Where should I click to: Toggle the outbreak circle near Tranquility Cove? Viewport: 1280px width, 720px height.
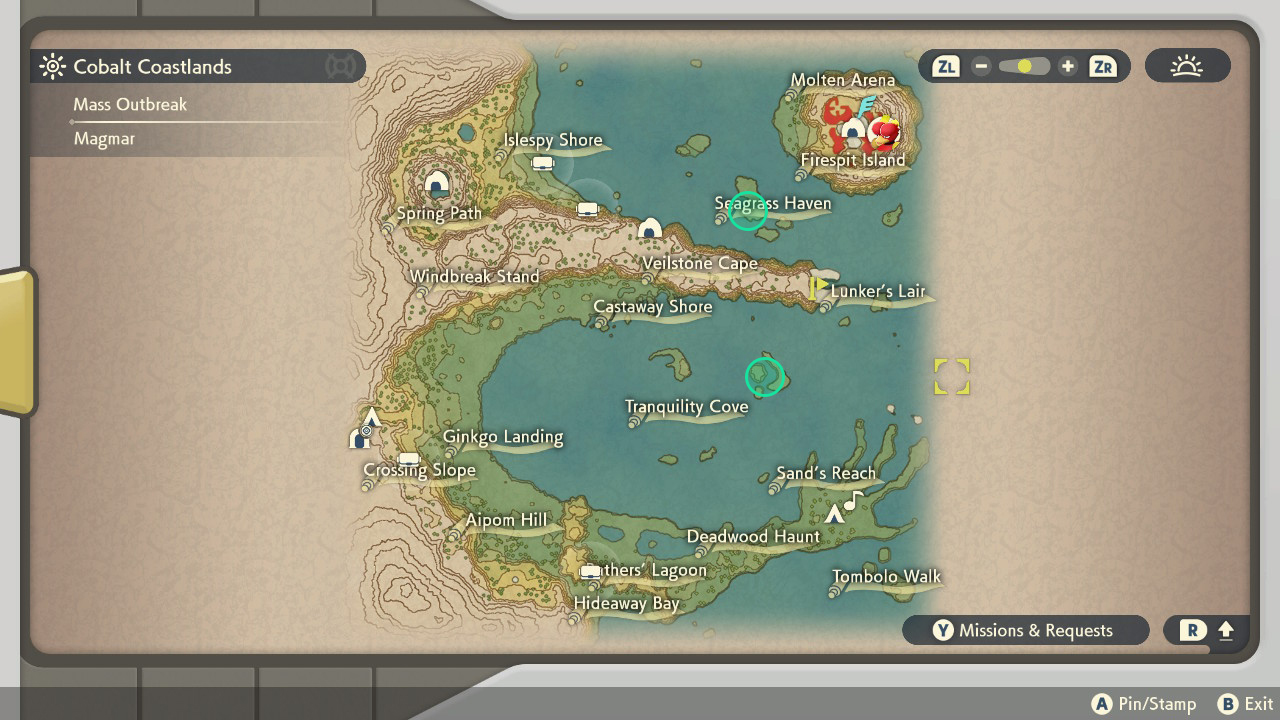(x=765, y=378)
